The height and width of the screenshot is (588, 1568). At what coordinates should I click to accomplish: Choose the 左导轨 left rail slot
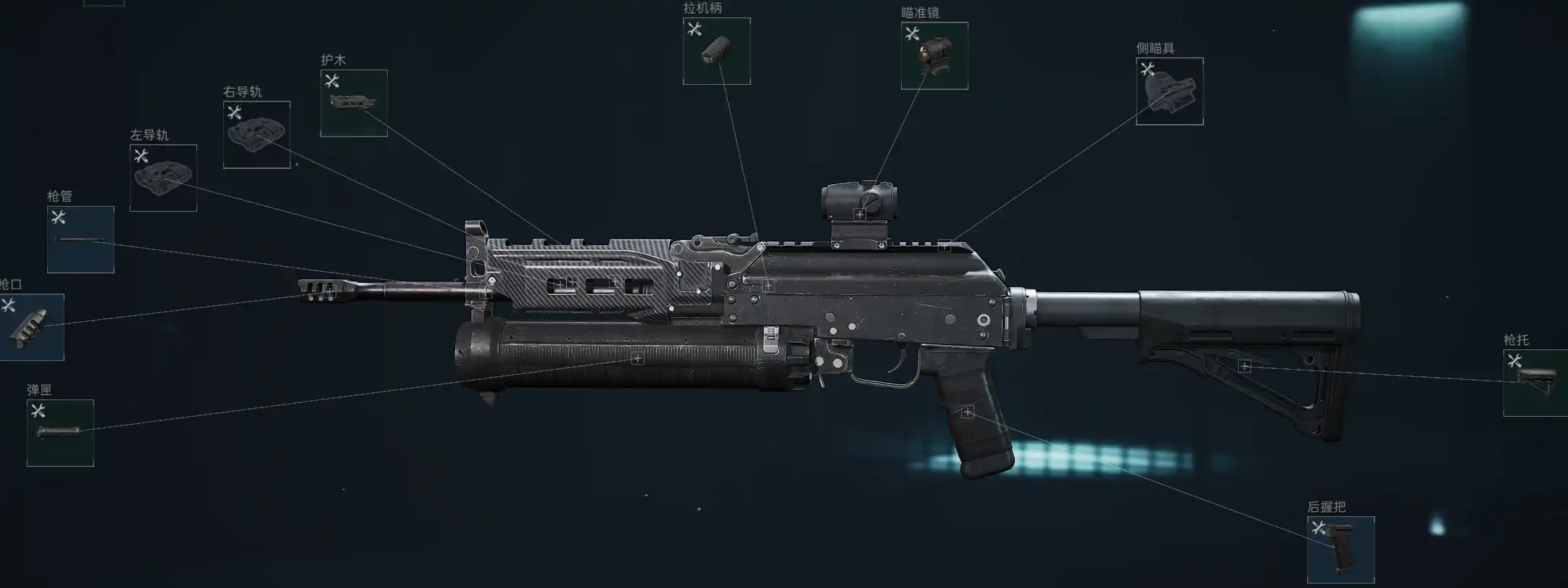tap(163, 178)
